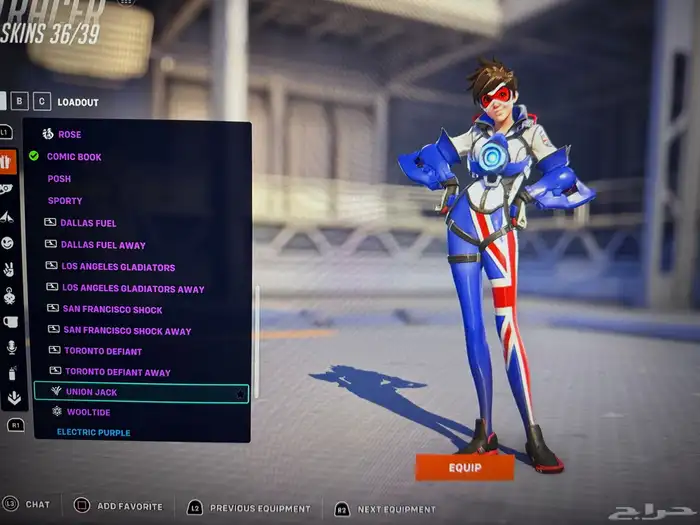Open the spray can category
Screen dimensions: 700x525
(11, 373)
